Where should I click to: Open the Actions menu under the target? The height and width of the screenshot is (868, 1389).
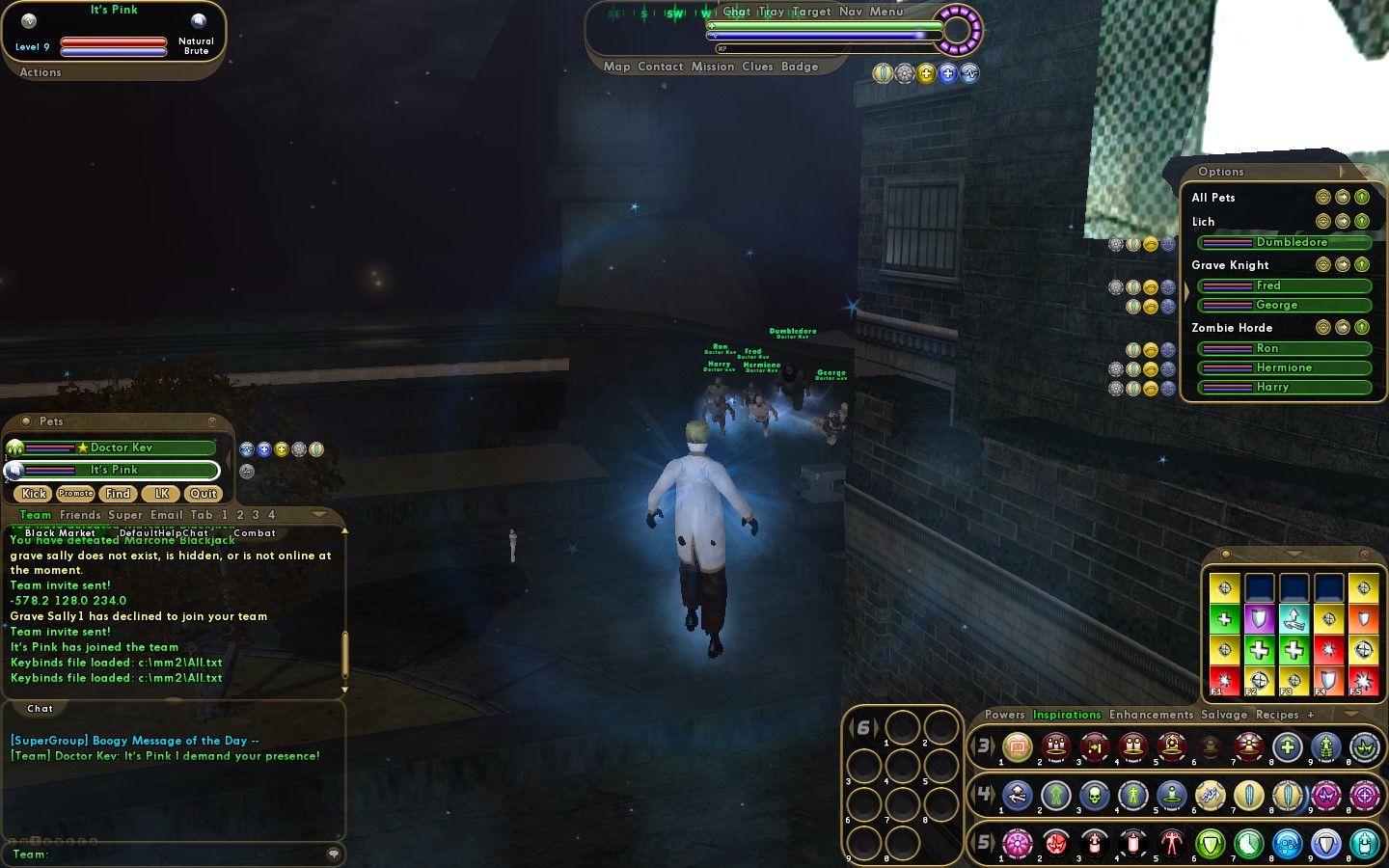click(x=41, y=72)
